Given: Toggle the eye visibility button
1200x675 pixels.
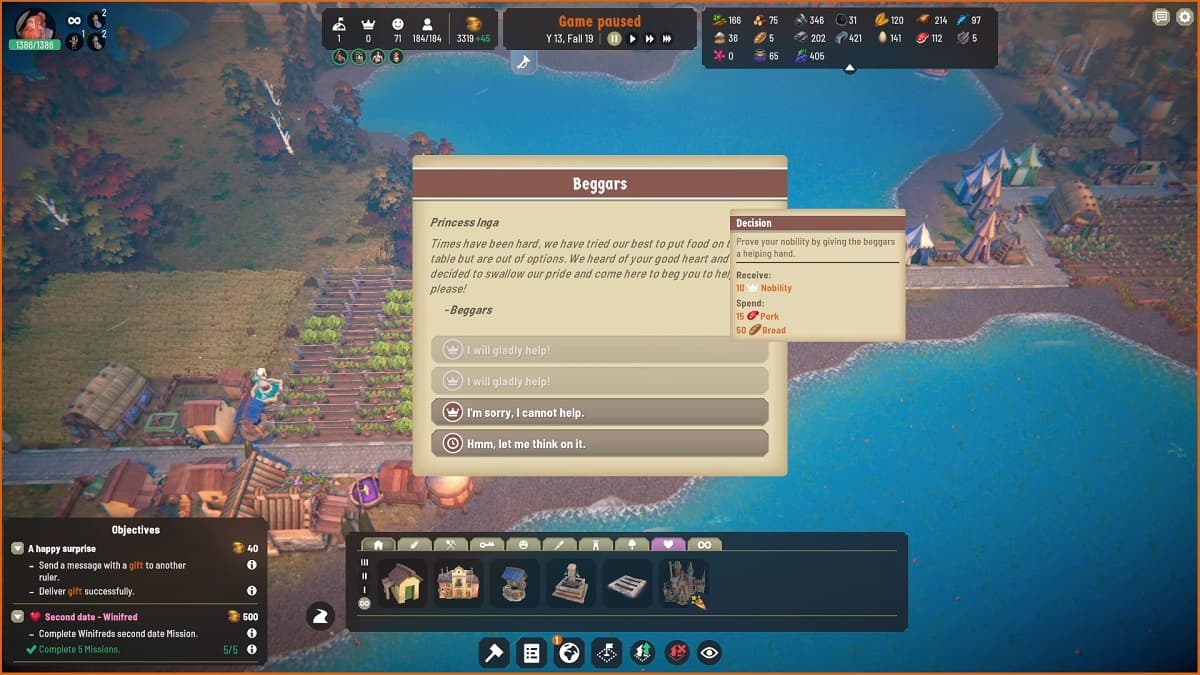Looking at the screenshot, I should pyautogui.click(x=709, y=653).
